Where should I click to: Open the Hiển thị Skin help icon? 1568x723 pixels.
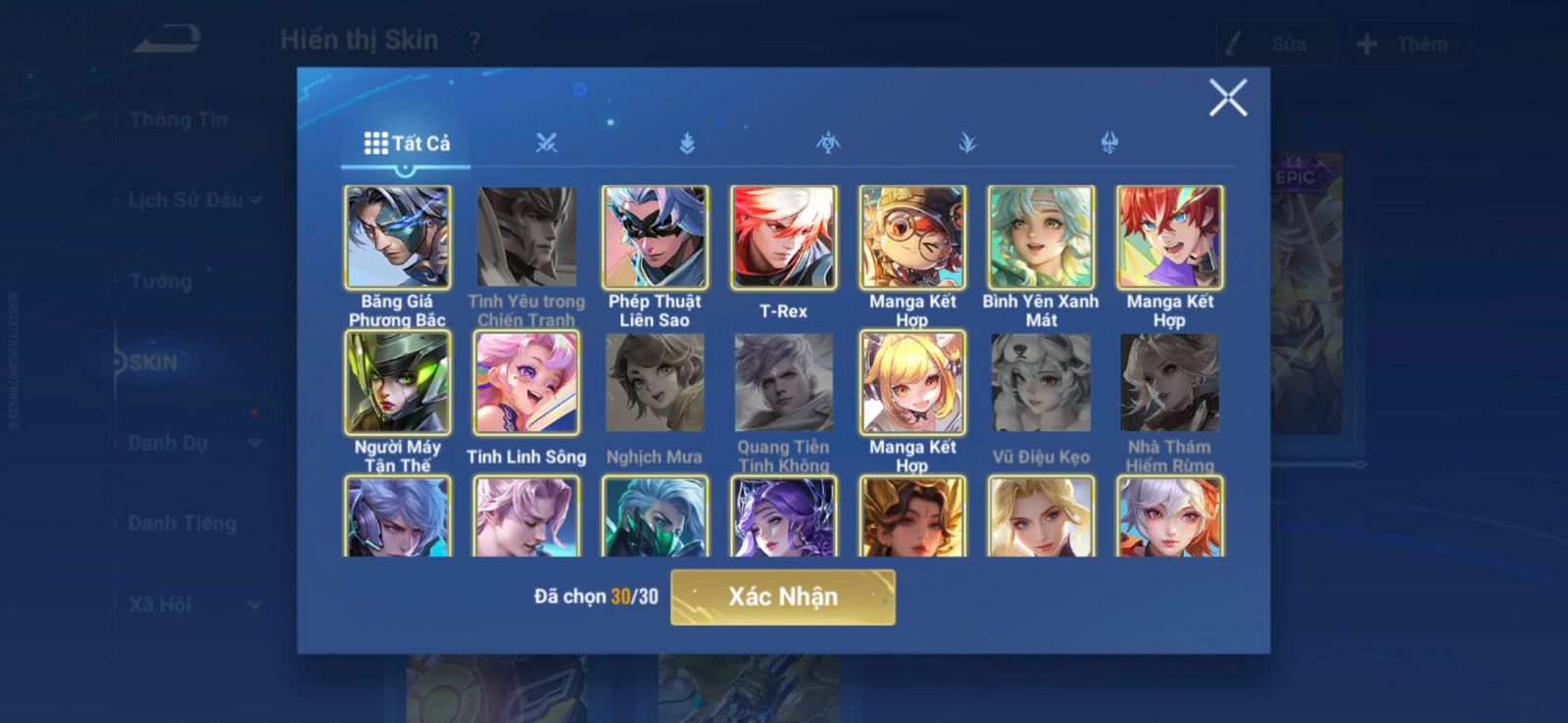pyautogui.click(x=474, y=41)
